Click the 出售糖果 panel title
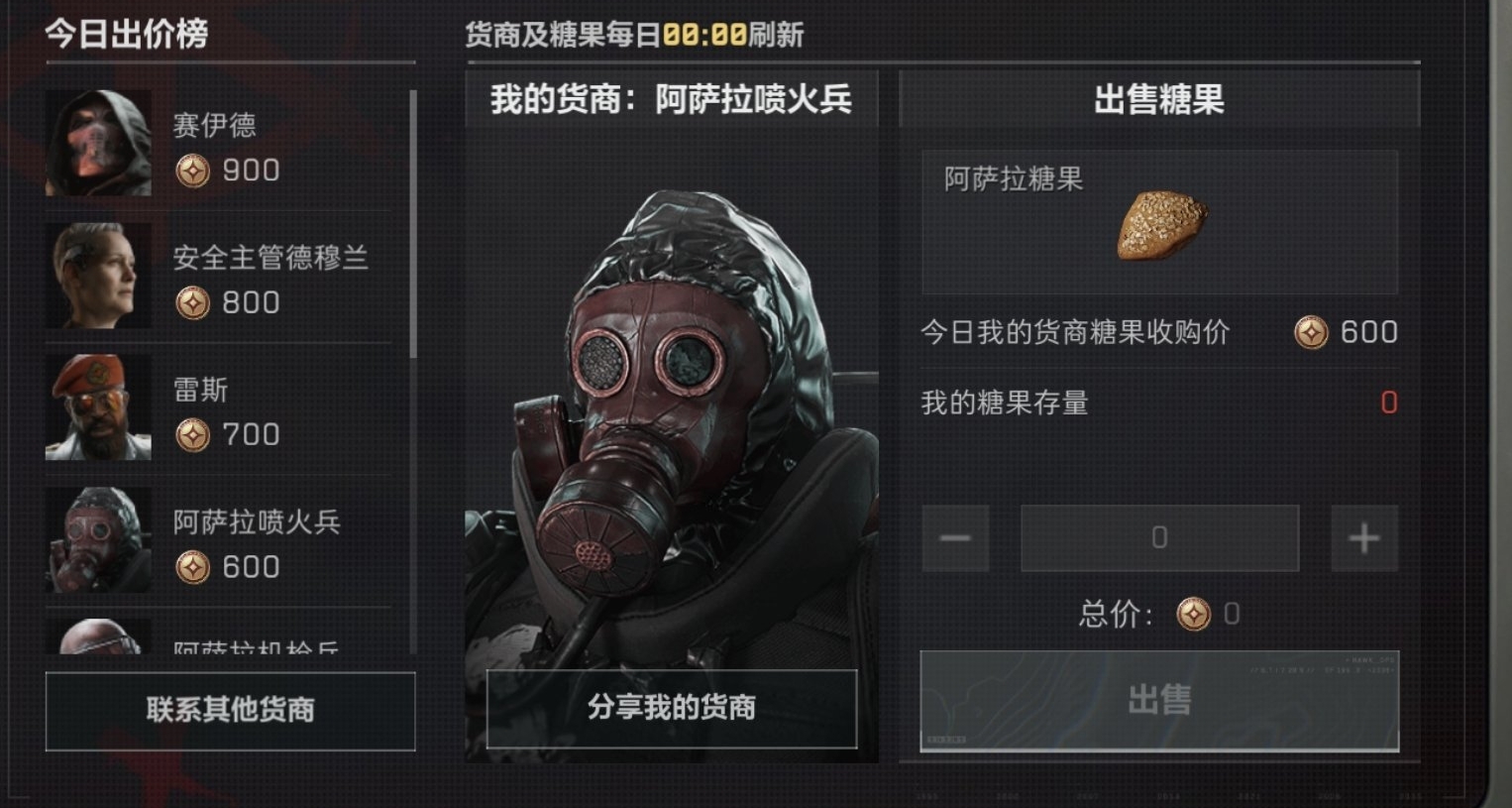Image resolution: width=1512 pixels, height=808 pixels. (1158, 98)
